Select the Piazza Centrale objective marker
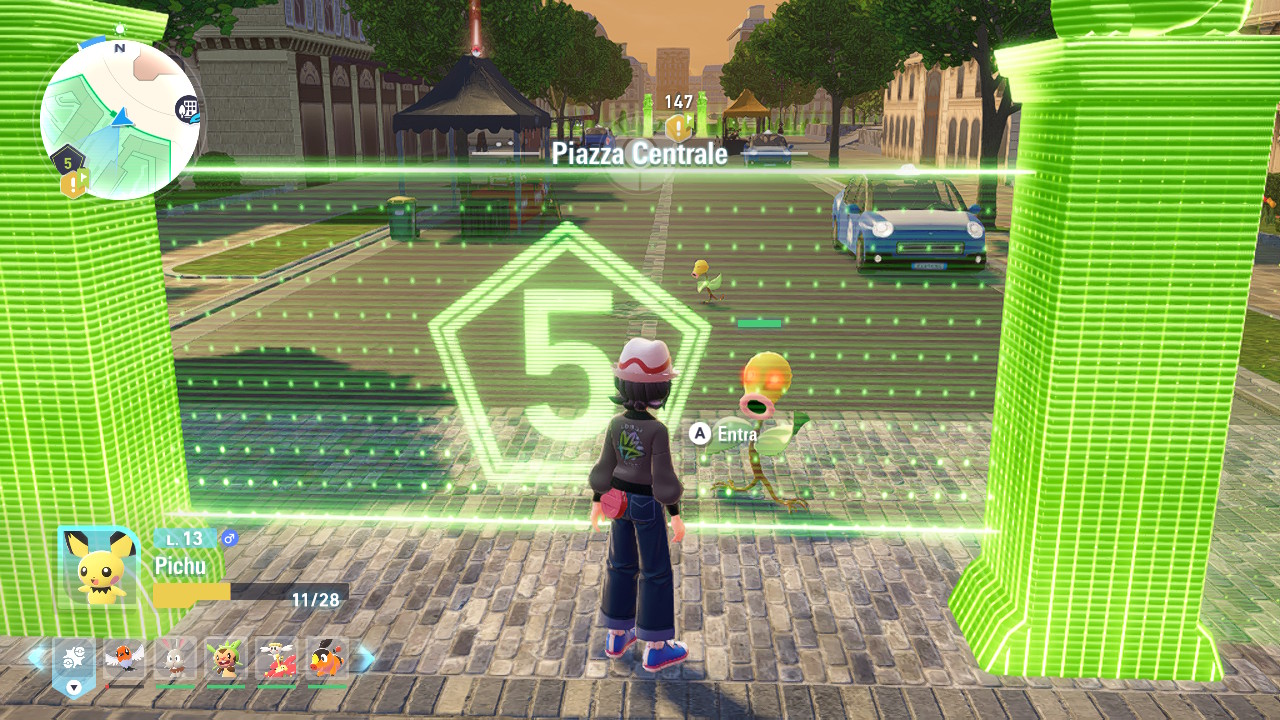The image size is (1280, 720). 678,128
